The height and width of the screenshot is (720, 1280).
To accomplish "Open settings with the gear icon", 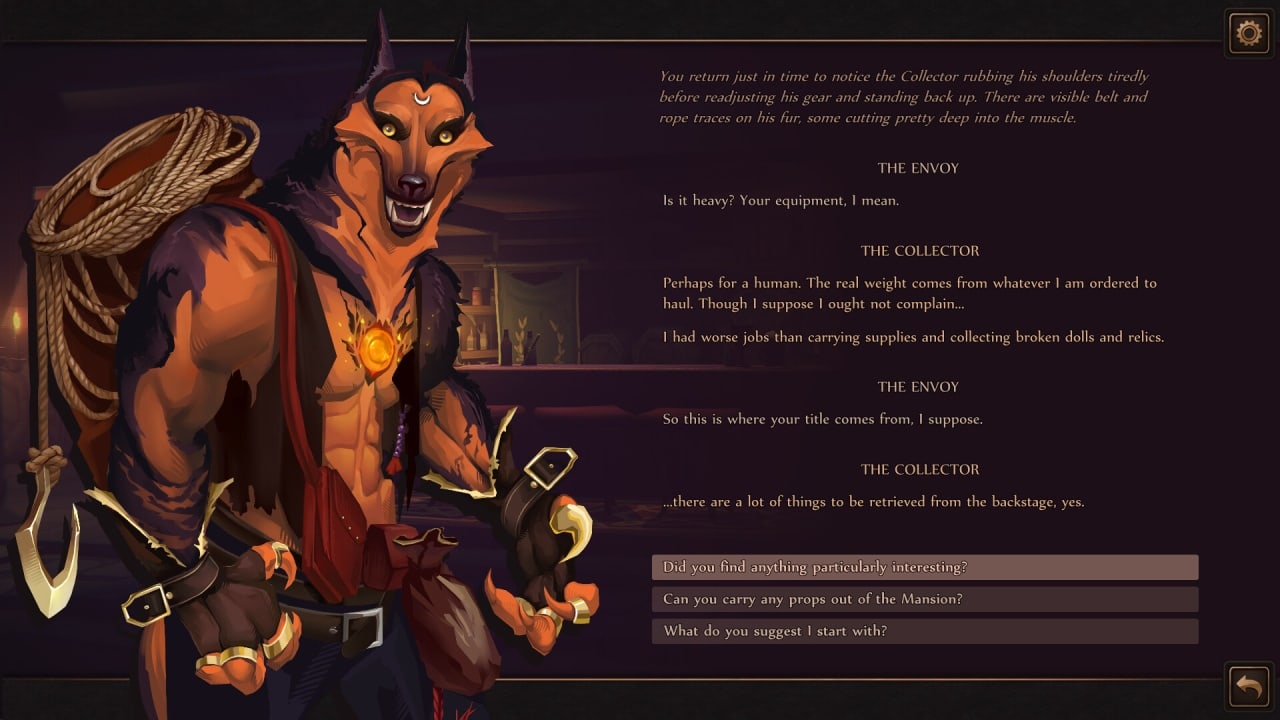I will [x=1248, y=34].
